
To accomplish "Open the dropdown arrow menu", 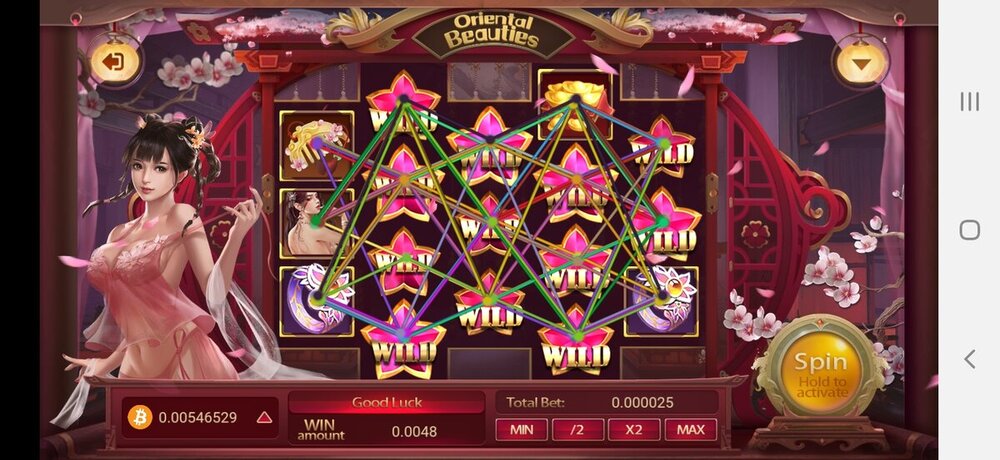I will click(x=861, y=62).
